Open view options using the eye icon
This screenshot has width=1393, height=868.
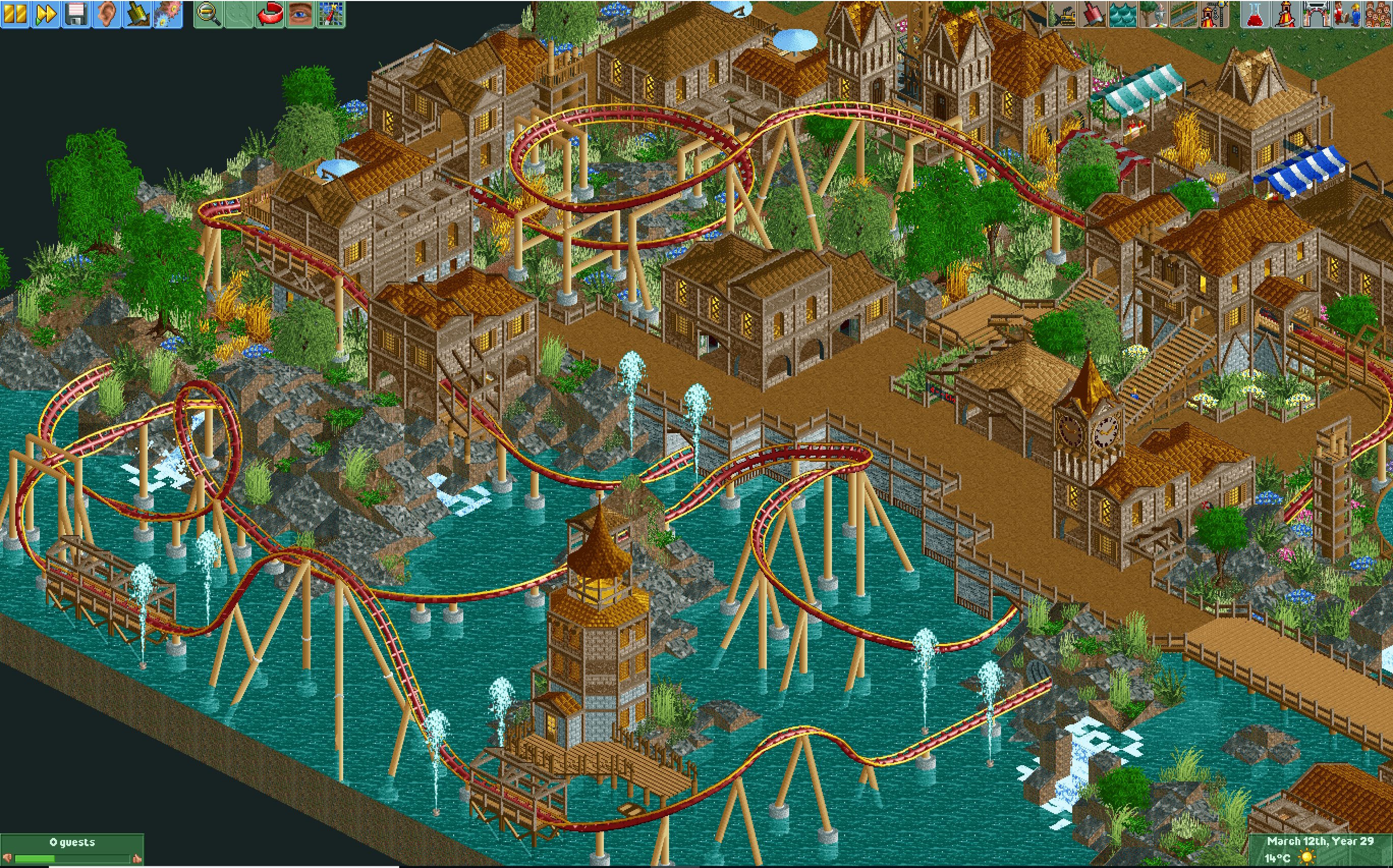[x=299, y=14]
